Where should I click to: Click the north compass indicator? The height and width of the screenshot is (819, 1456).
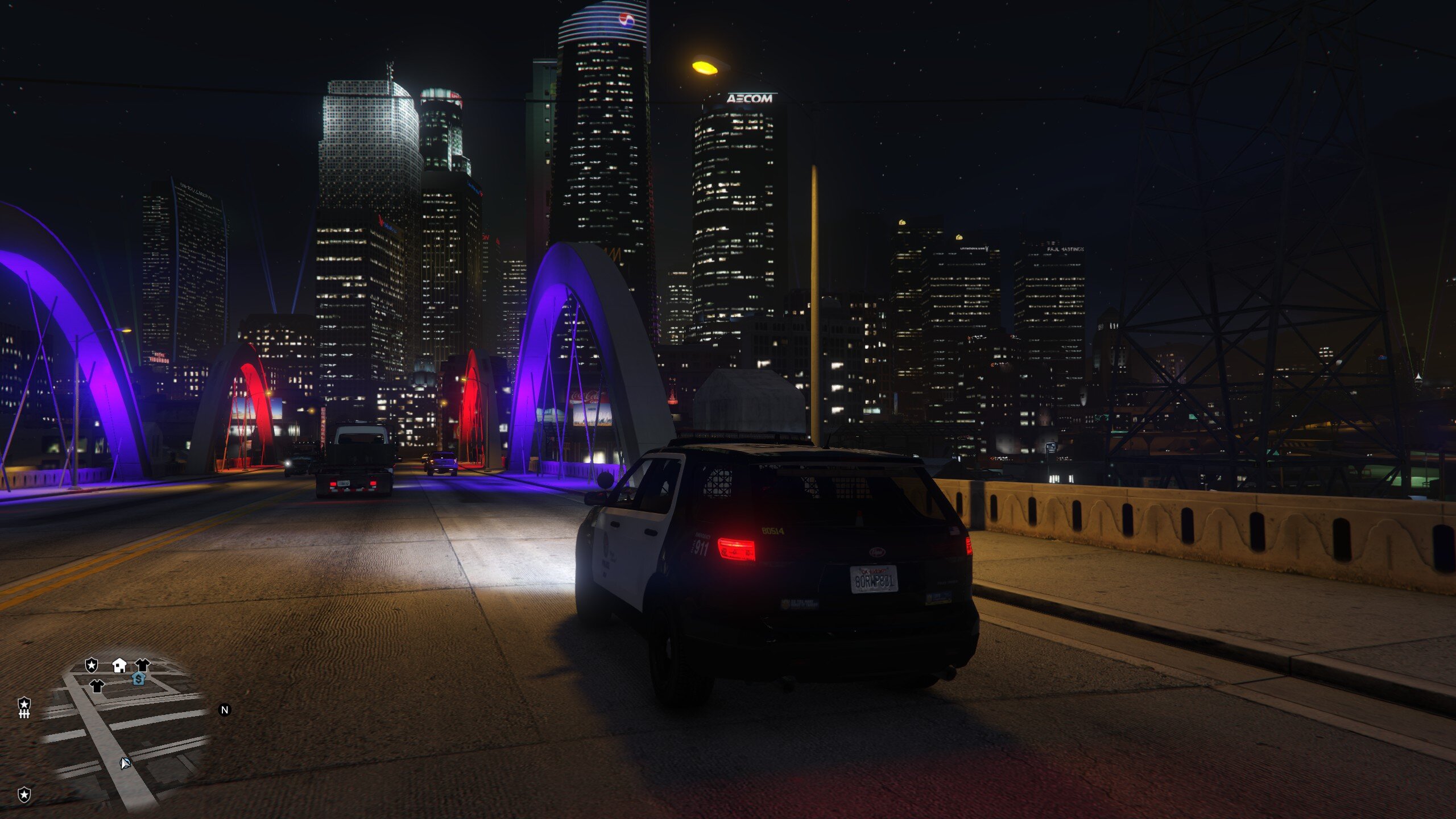click(225, 710)
